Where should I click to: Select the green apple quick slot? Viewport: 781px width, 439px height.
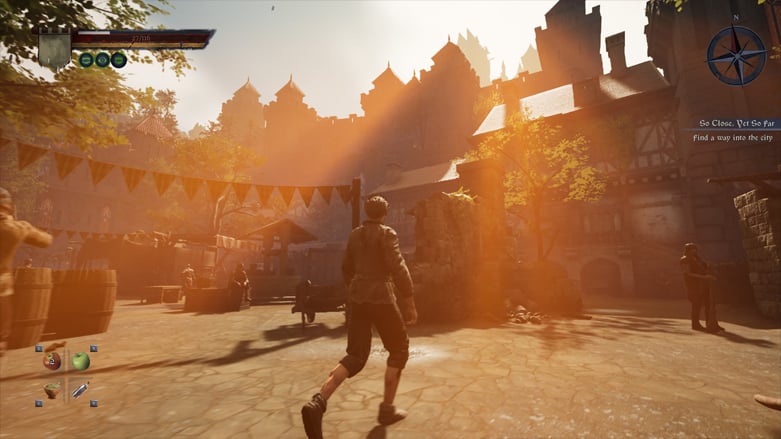[81, 360]
